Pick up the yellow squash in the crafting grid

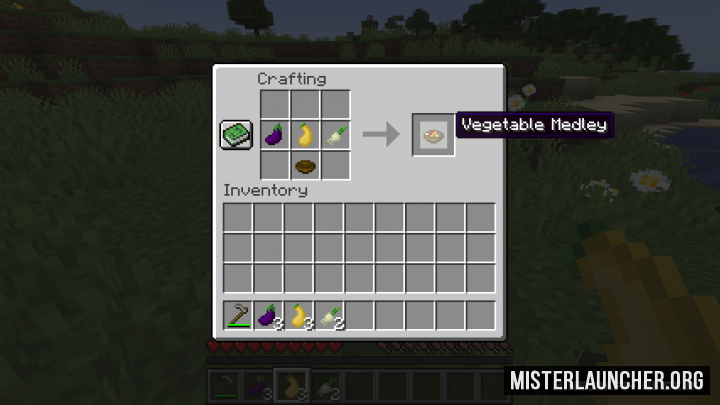[305, 135]
